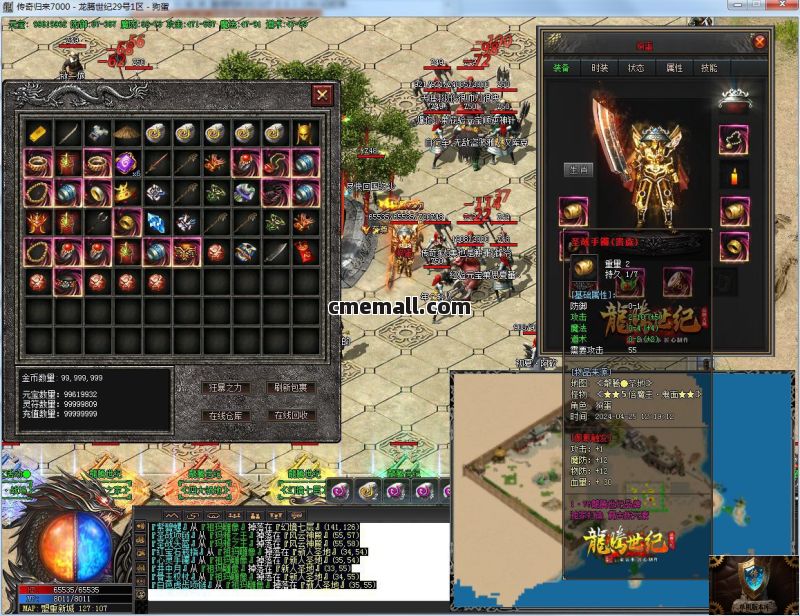Select the straw hat item
The height and width of the screenshot is (616, 800).
(126, 133)
